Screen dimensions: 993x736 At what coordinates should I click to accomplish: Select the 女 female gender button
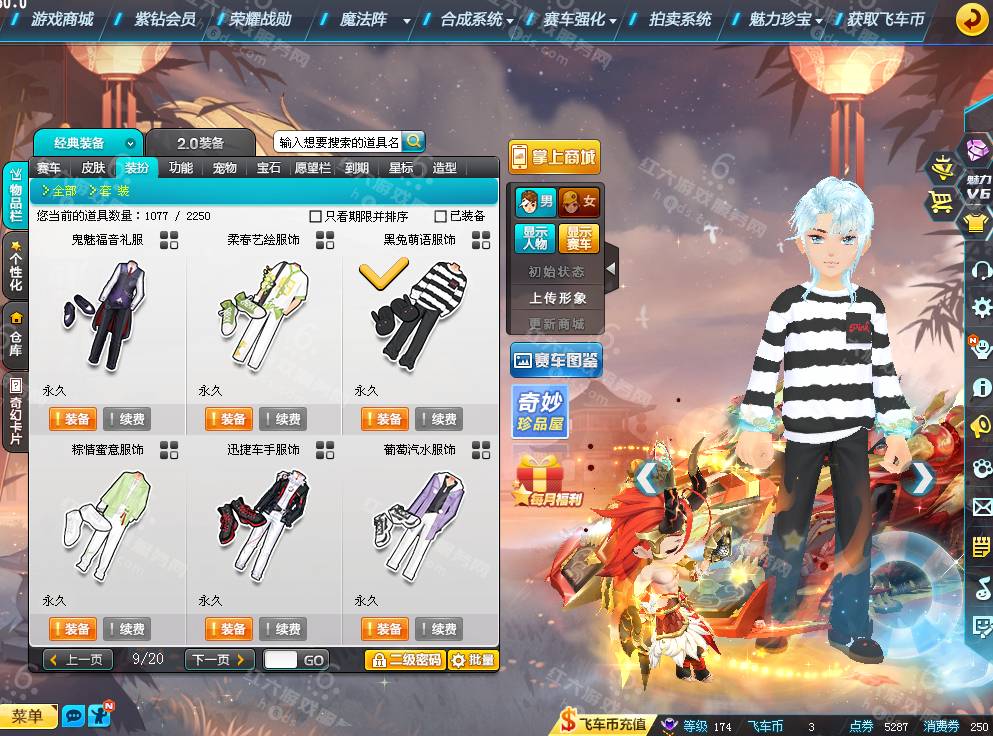tap(579, 202)
